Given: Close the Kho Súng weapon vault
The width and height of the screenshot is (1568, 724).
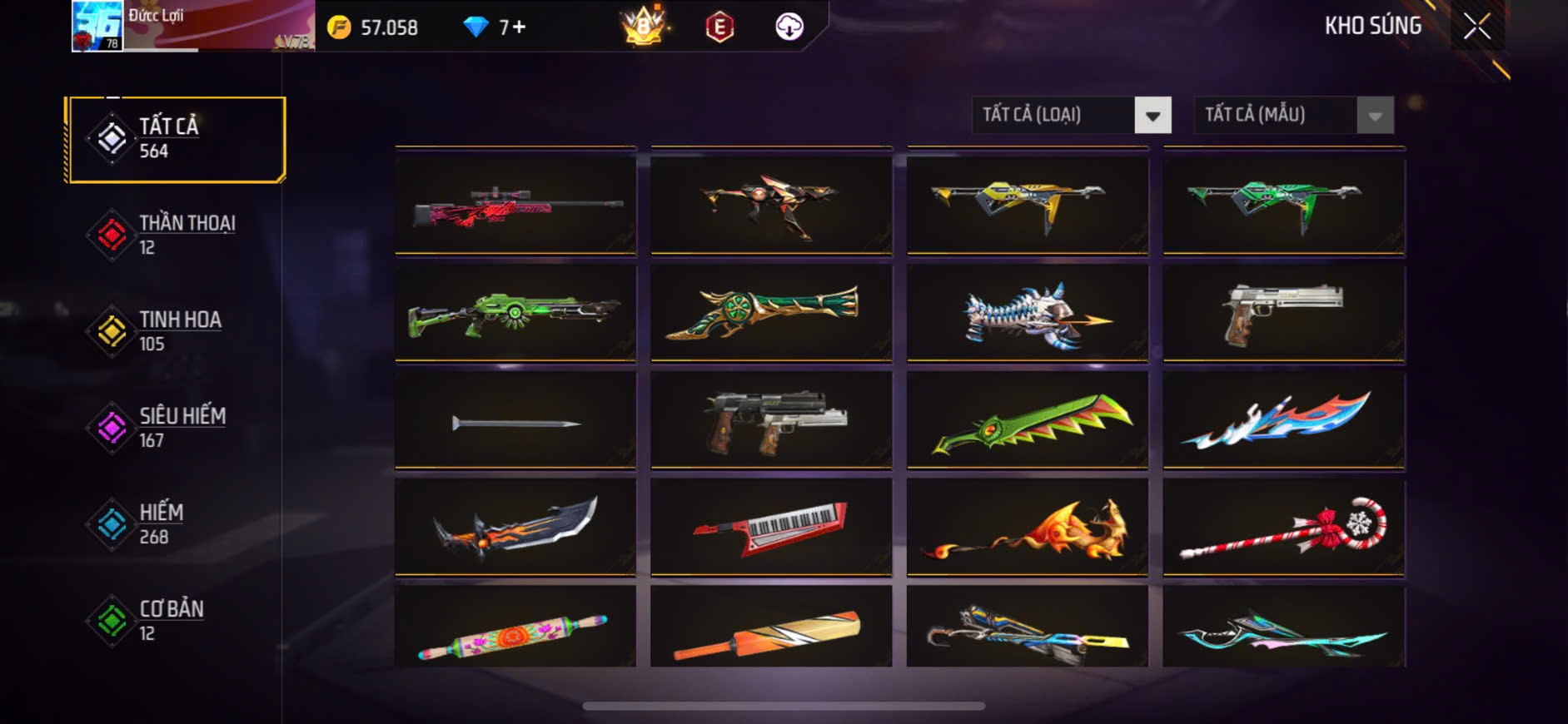Looking at the screenshot, I should (x=1476, y=27).
